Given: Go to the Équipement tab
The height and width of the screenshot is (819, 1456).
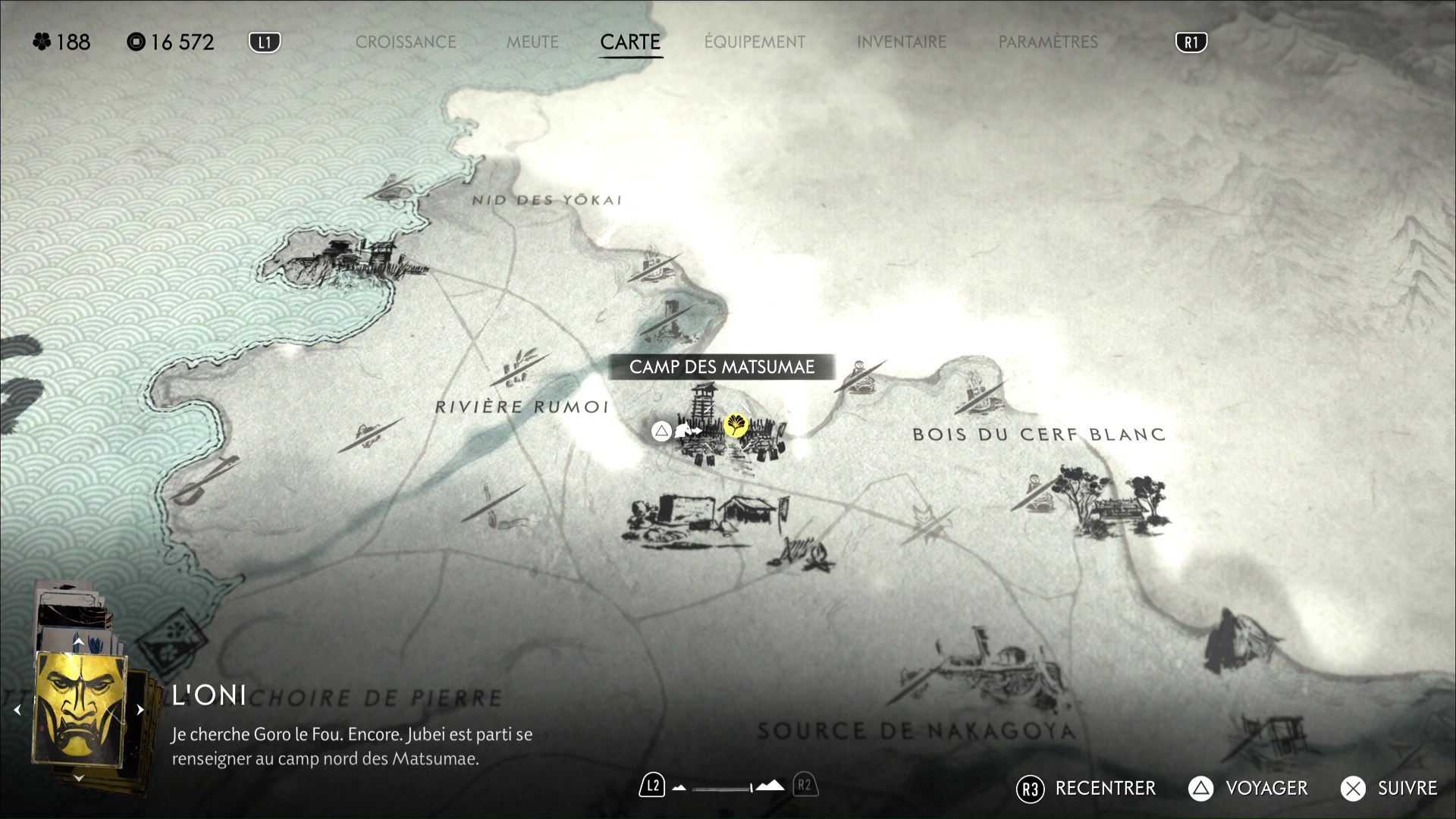Looking at the screenshot, I should pyautogui.click(x=755, y=42).
